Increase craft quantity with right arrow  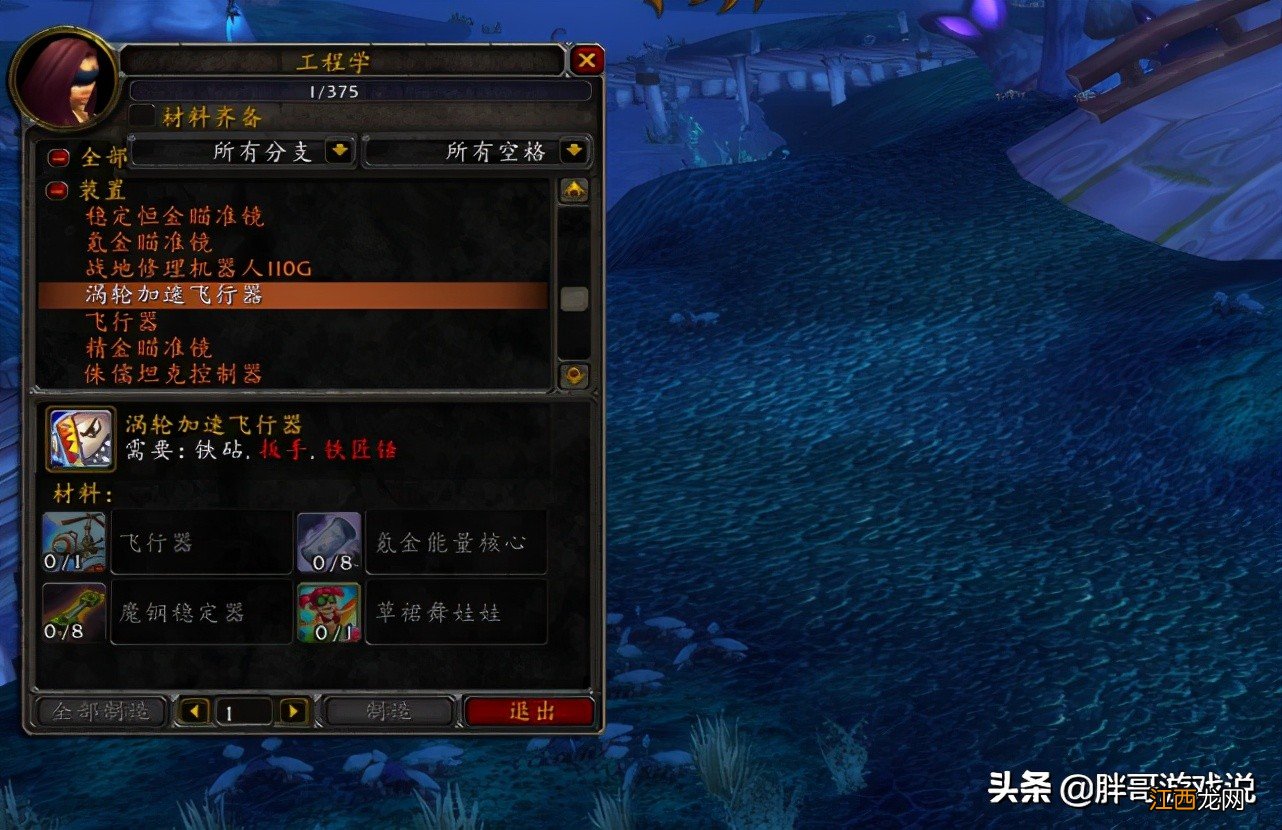click(x=293, y=711)
